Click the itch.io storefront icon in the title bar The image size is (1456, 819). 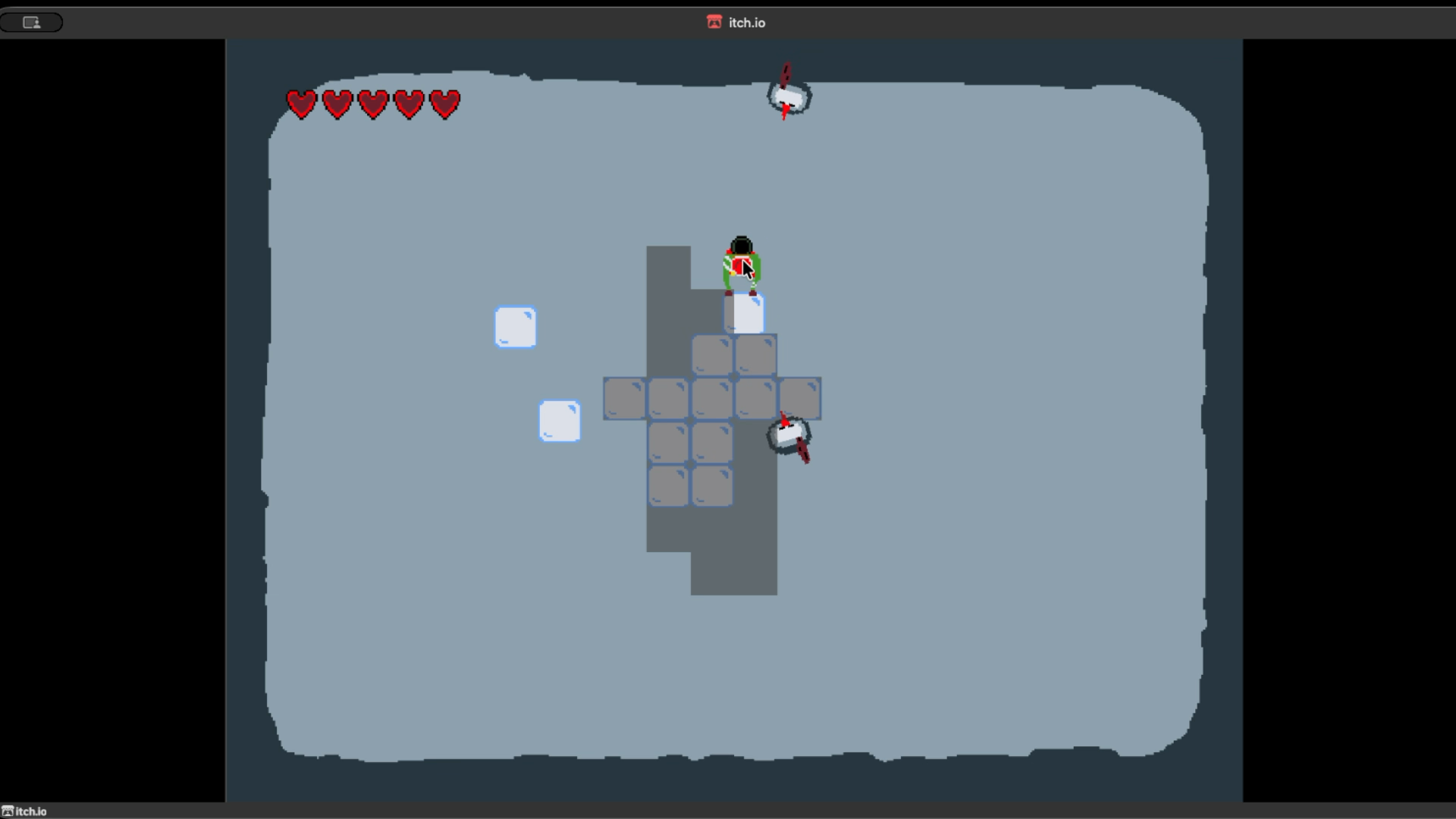(713, 23)
